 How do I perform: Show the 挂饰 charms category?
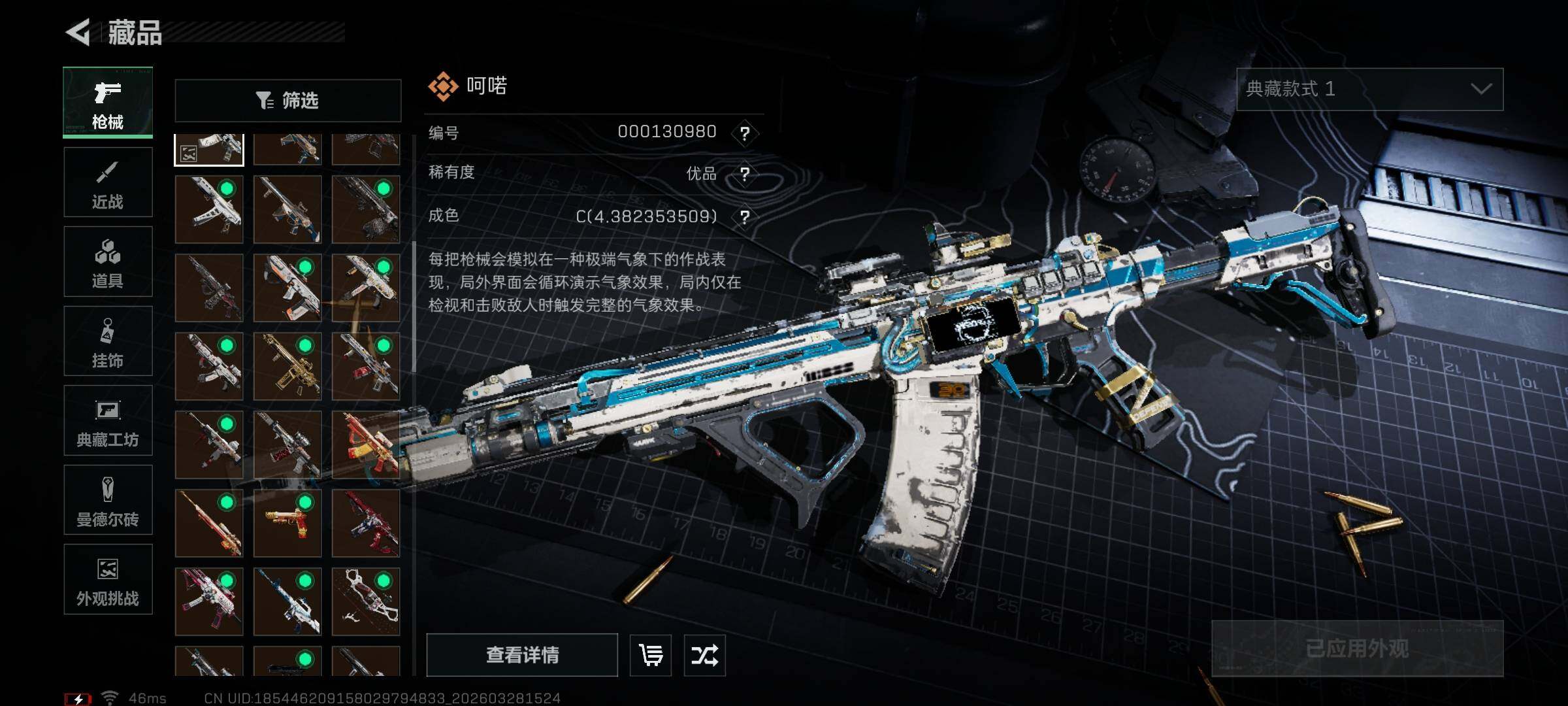[x=108, y=341]
